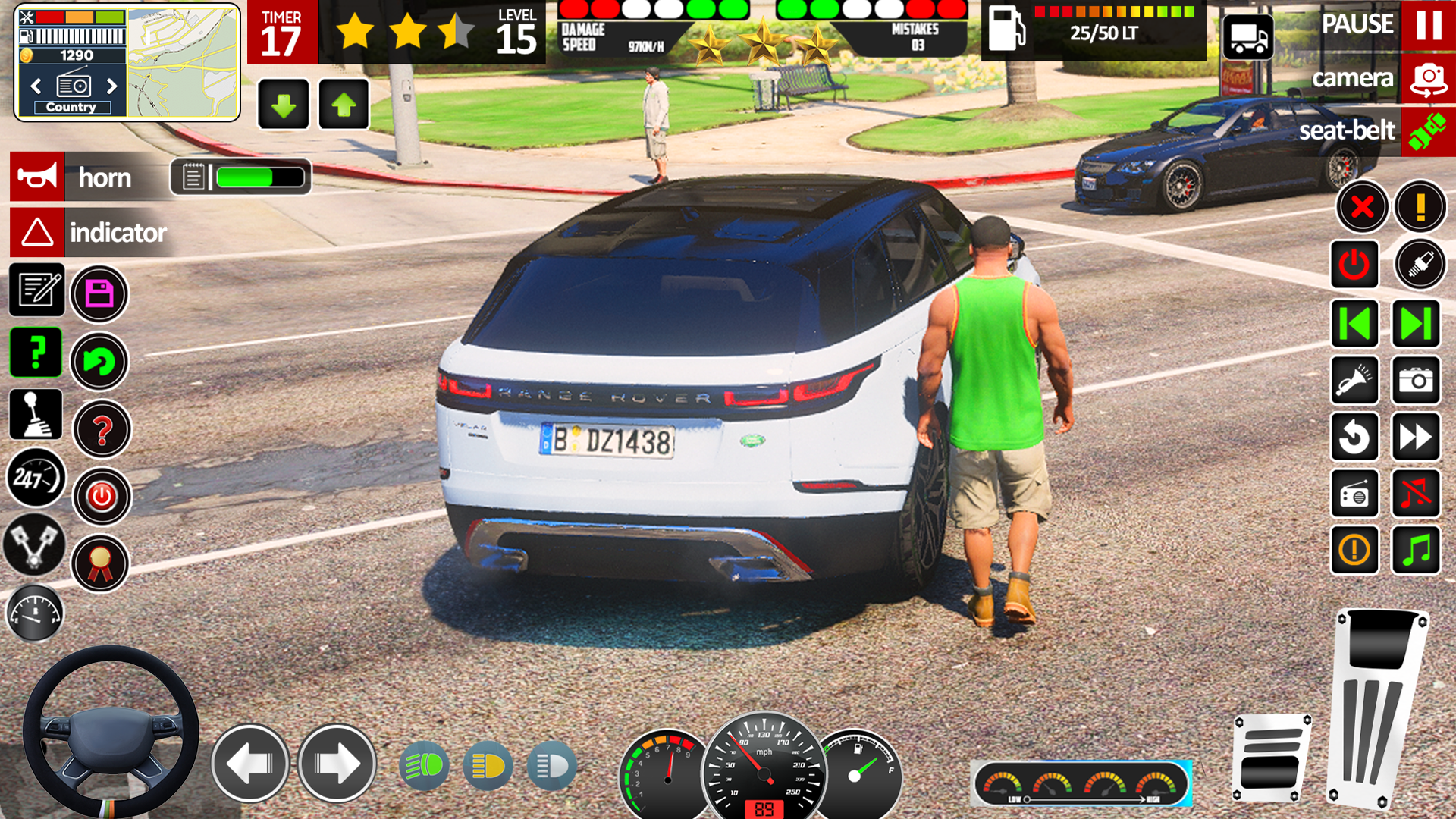
Task: Steer left with the left arrow button
Action: click(x=249, y=764)
